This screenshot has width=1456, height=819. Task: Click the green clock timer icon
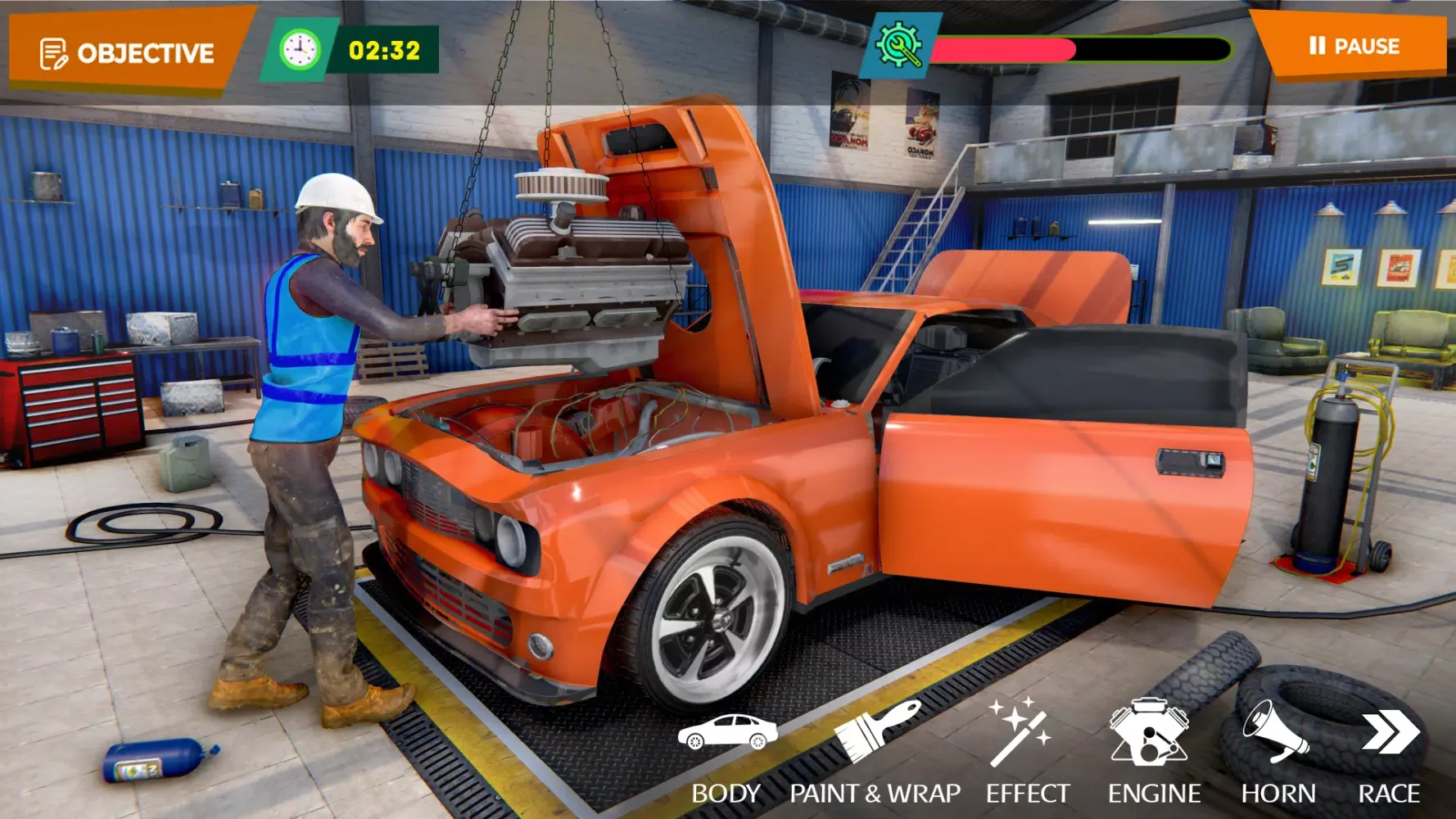tap(301, 48)
